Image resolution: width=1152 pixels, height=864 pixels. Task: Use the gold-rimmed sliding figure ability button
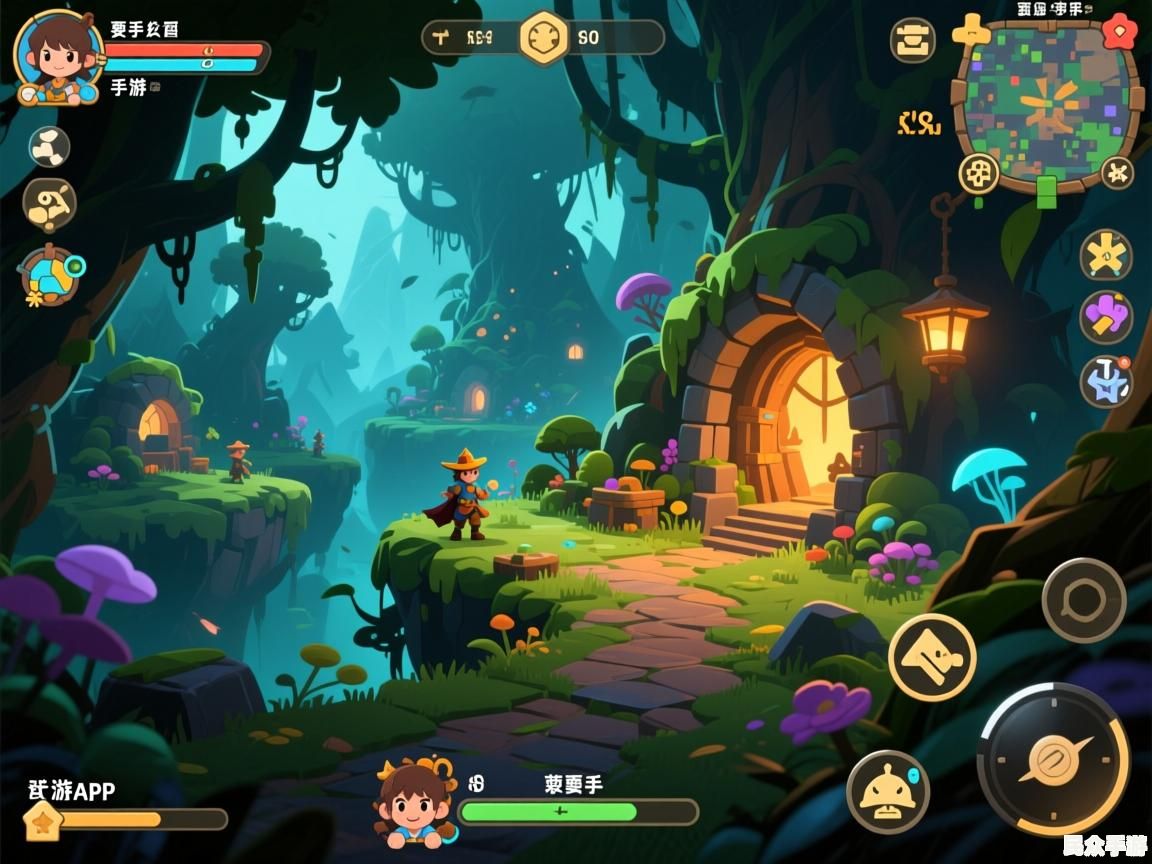point(932,657)
